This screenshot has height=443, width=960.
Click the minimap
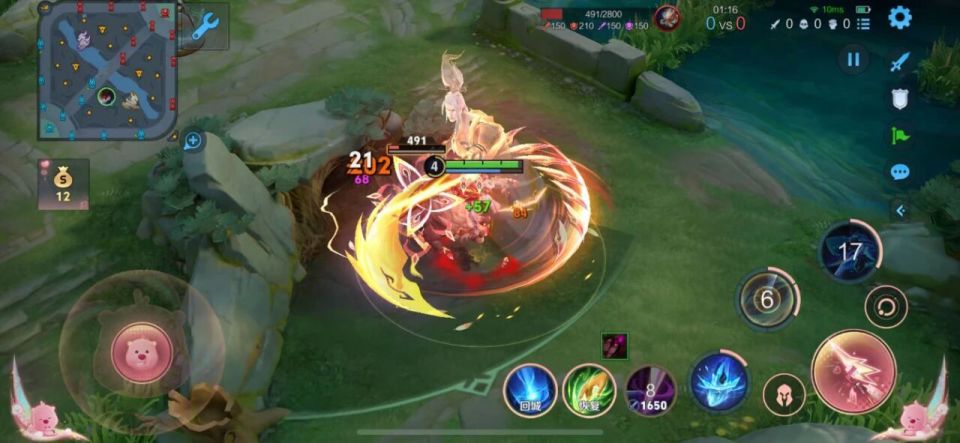[107, 70]
